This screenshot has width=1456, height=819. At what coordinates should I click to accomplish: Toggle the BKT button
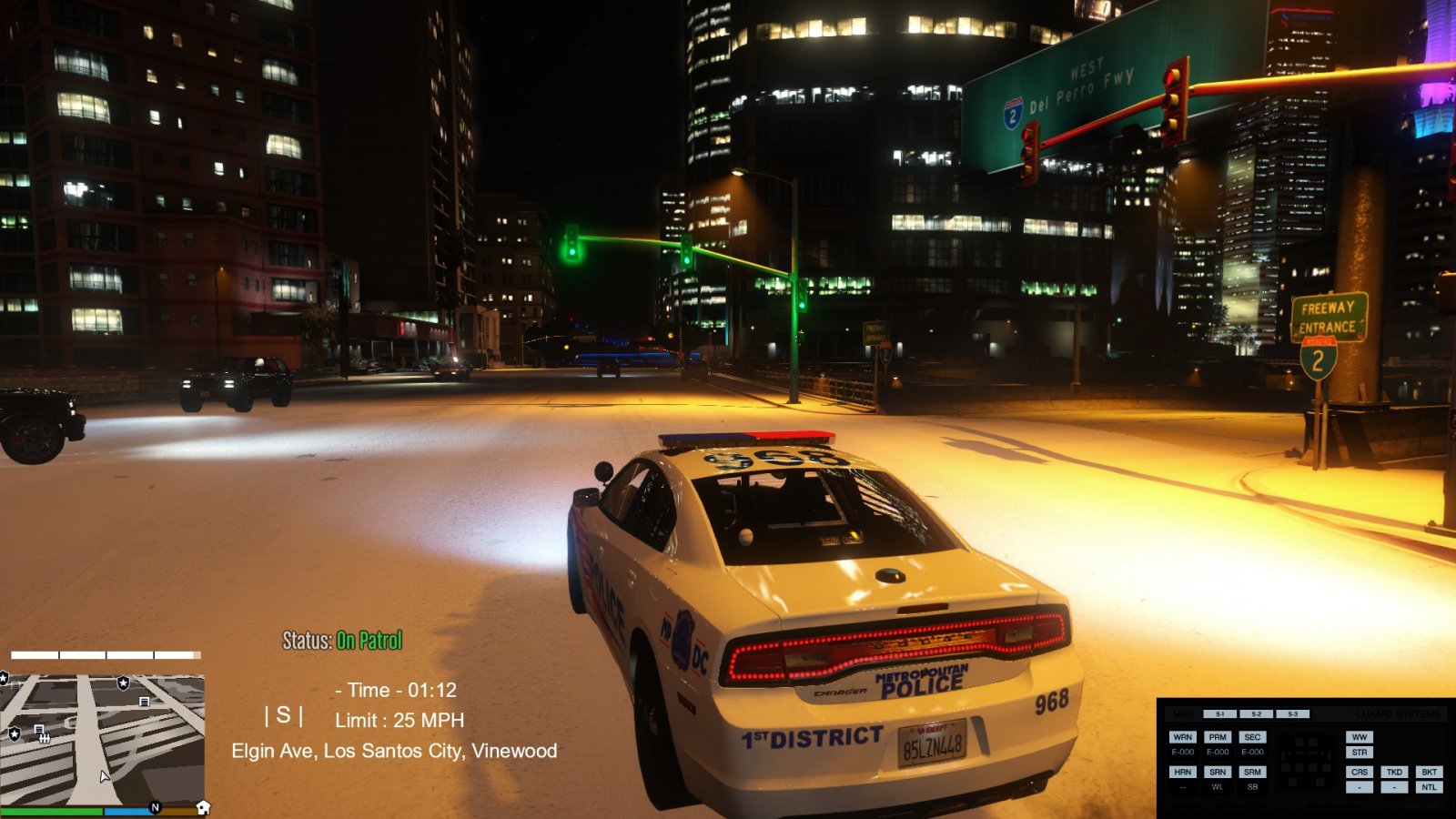1429,772
